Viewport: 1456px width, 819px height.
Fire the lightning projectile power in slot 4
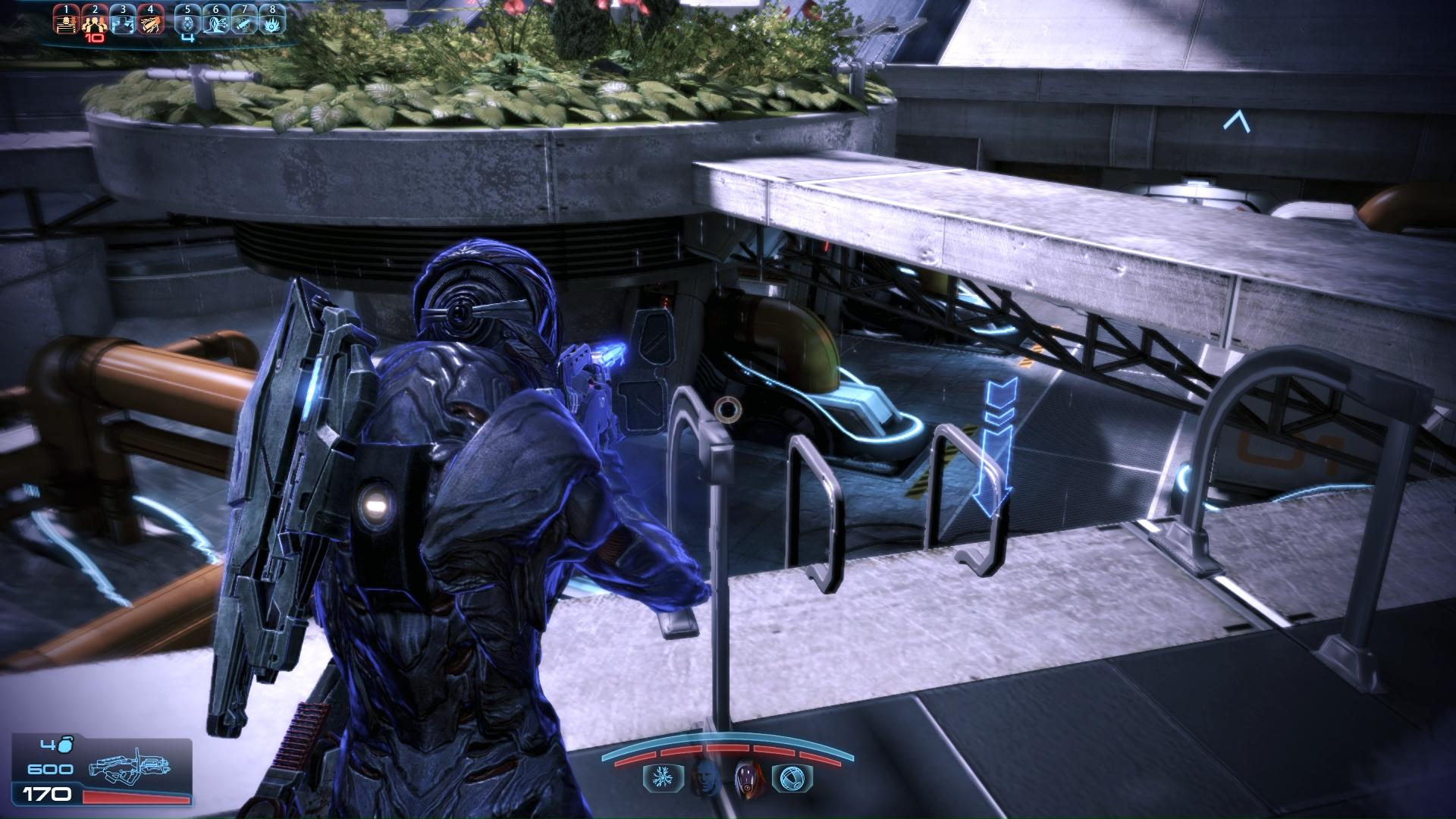tap(150, 22)
